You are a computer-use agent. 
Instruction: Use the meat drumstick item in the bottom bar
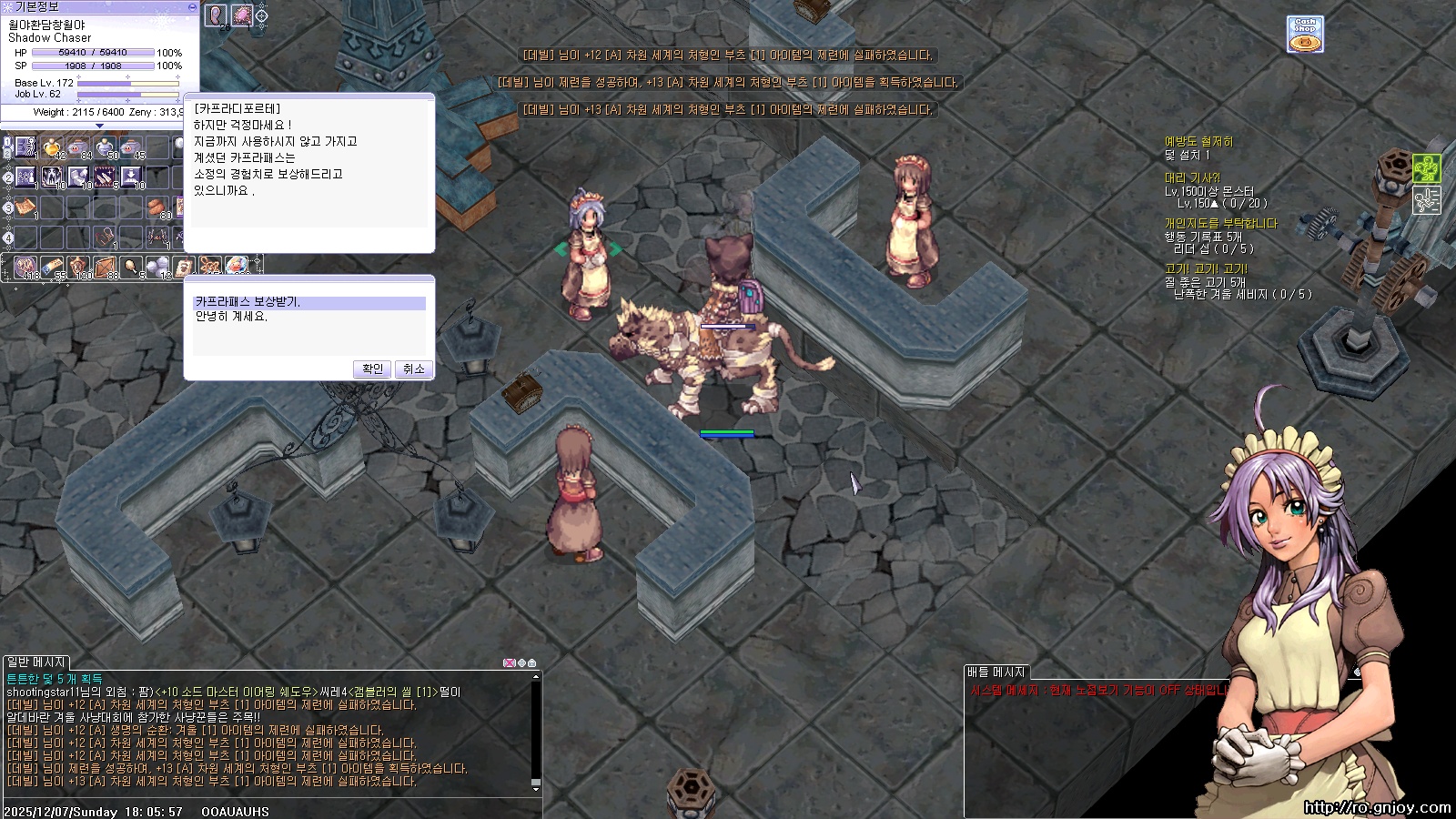[x=131, y=267]
